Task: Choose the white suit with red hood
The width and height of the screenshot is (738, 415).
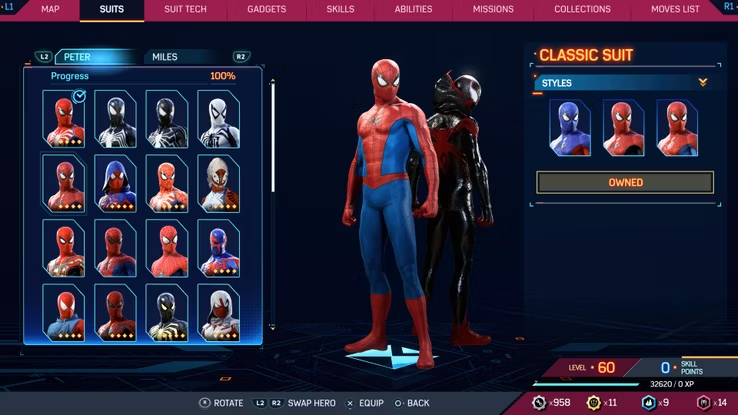Action: click(218, 311)
